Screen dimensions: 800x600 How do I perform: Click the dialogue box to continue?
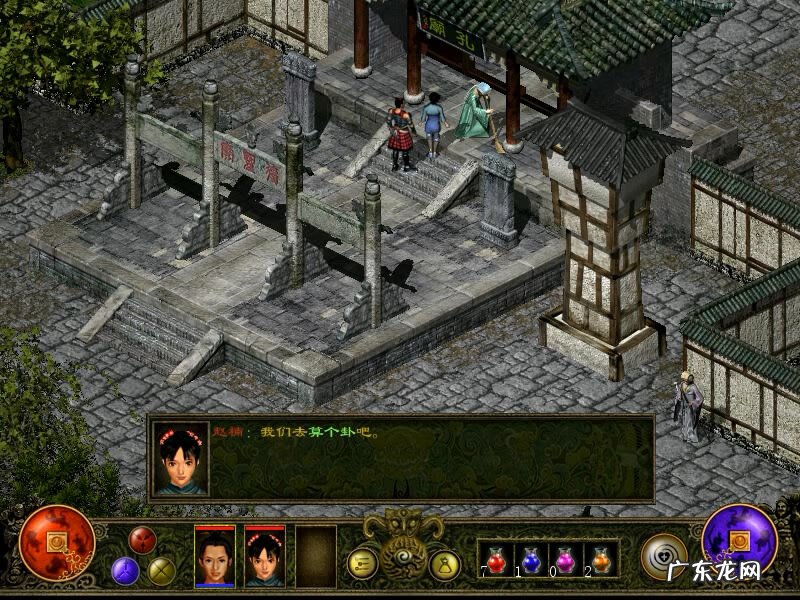pyautogui.click(x=430, y=458)
